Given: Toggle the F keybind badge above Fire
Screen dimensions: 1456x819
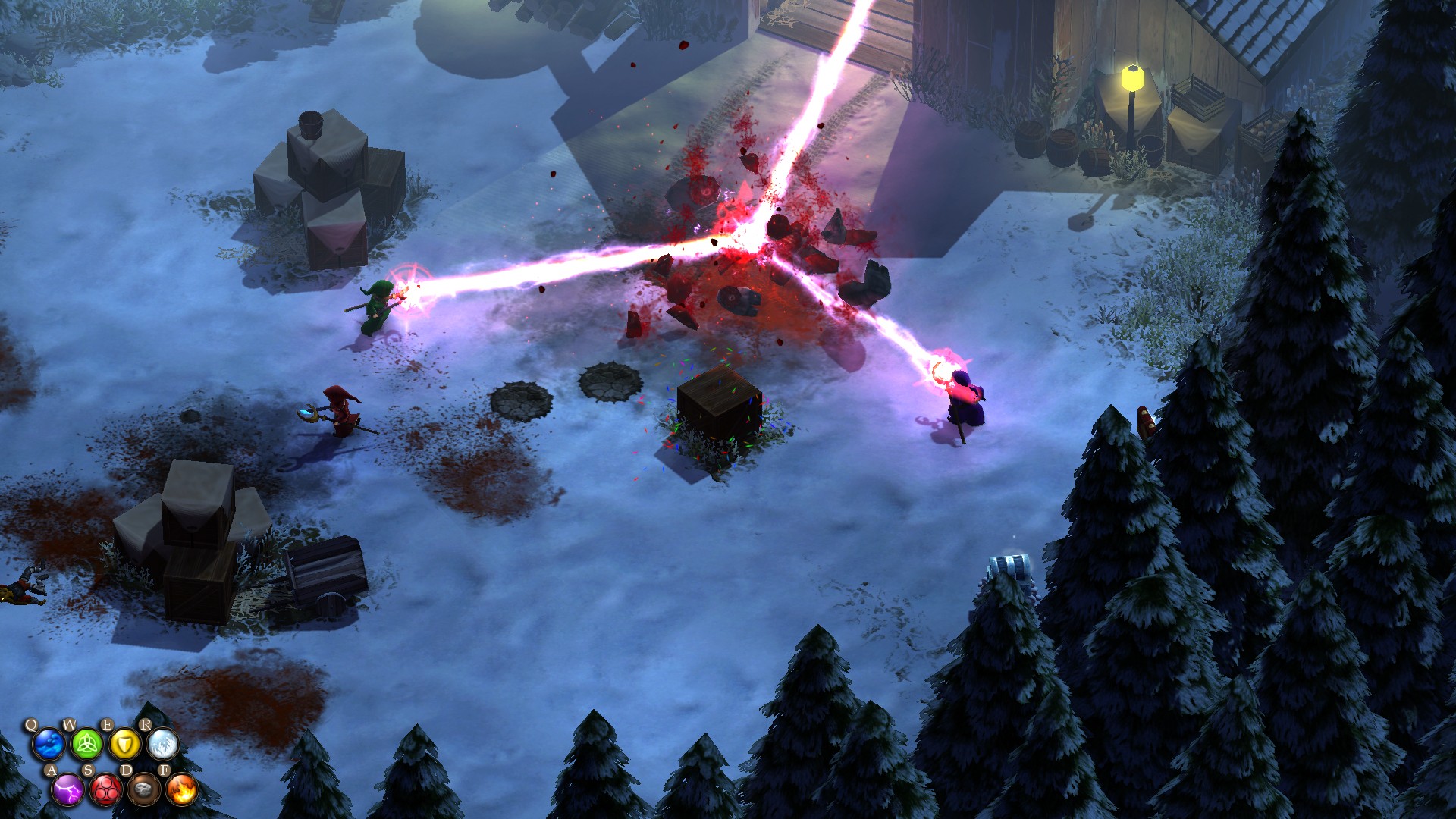Looking at the screenshot, I should pyautogui.click(x=165, y=770).
